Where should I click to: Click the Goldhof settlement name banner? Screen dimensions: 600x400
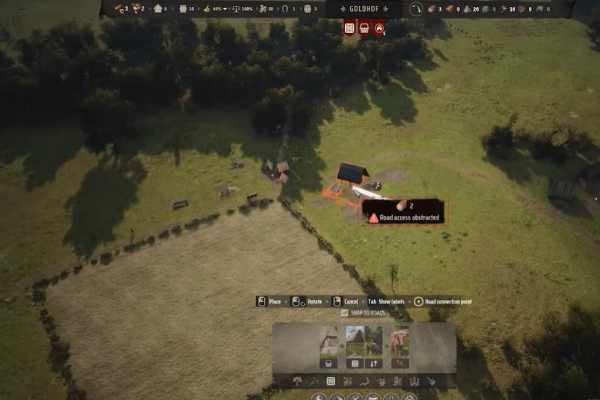(x=364, y=9)
